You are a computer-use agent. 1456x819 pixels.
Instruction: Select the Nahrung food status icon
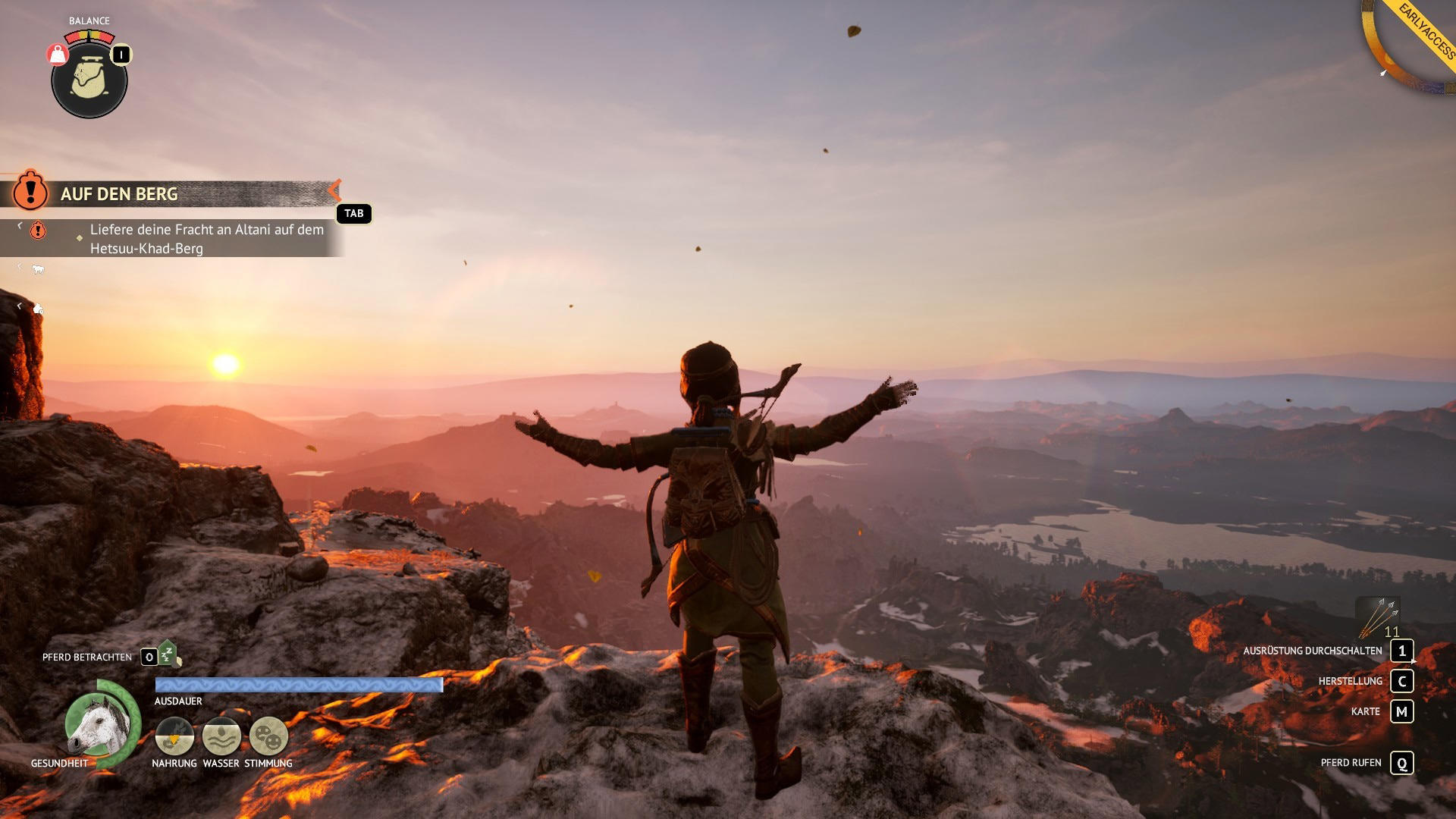click(174, 736)
